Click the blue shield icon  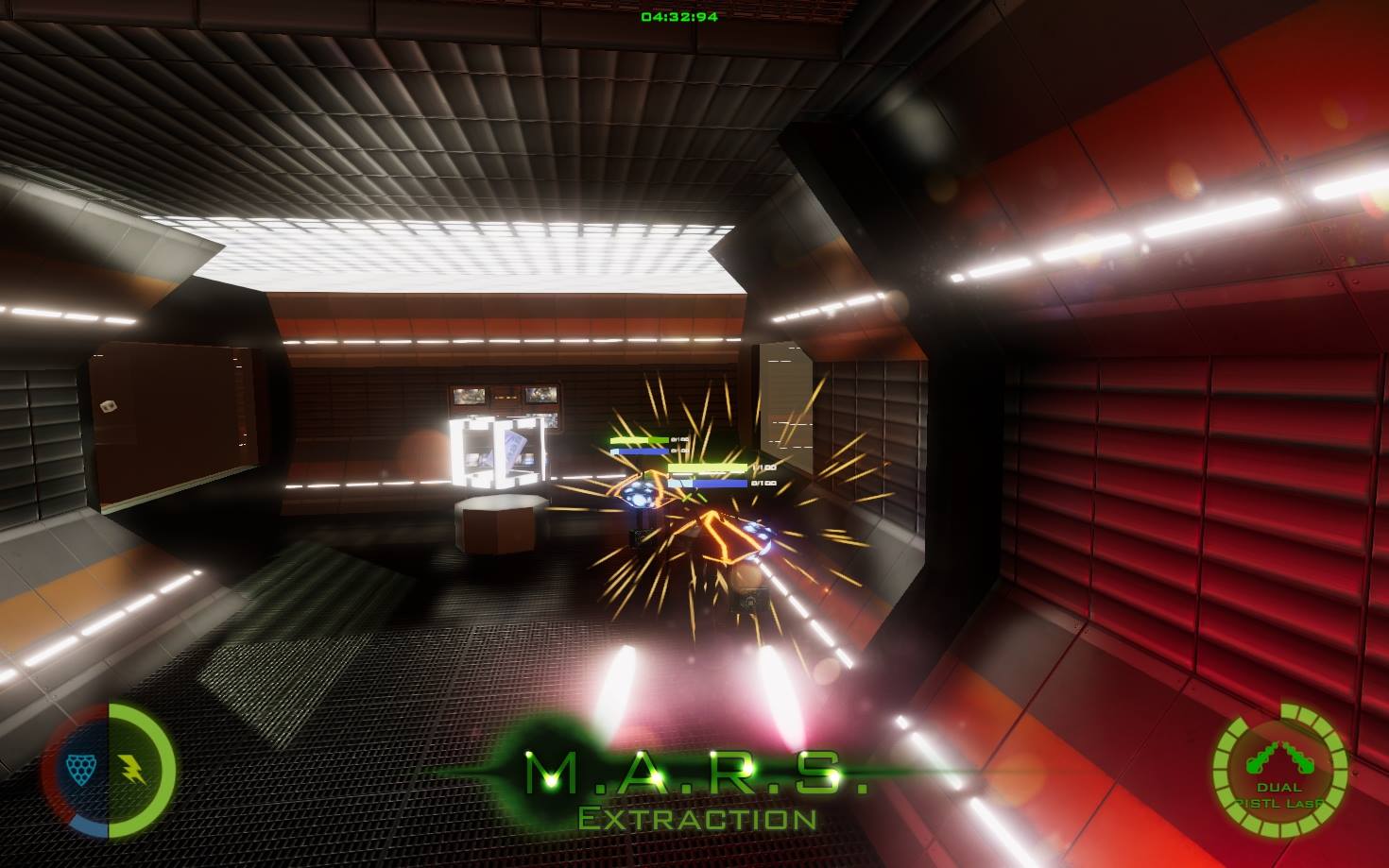click(84, 771)
